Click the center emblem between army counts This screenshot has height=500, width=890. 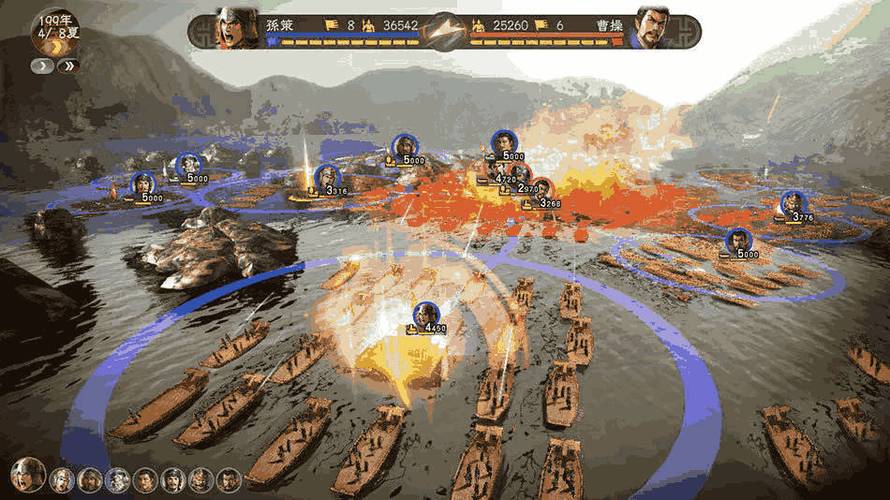pos(444,29)
